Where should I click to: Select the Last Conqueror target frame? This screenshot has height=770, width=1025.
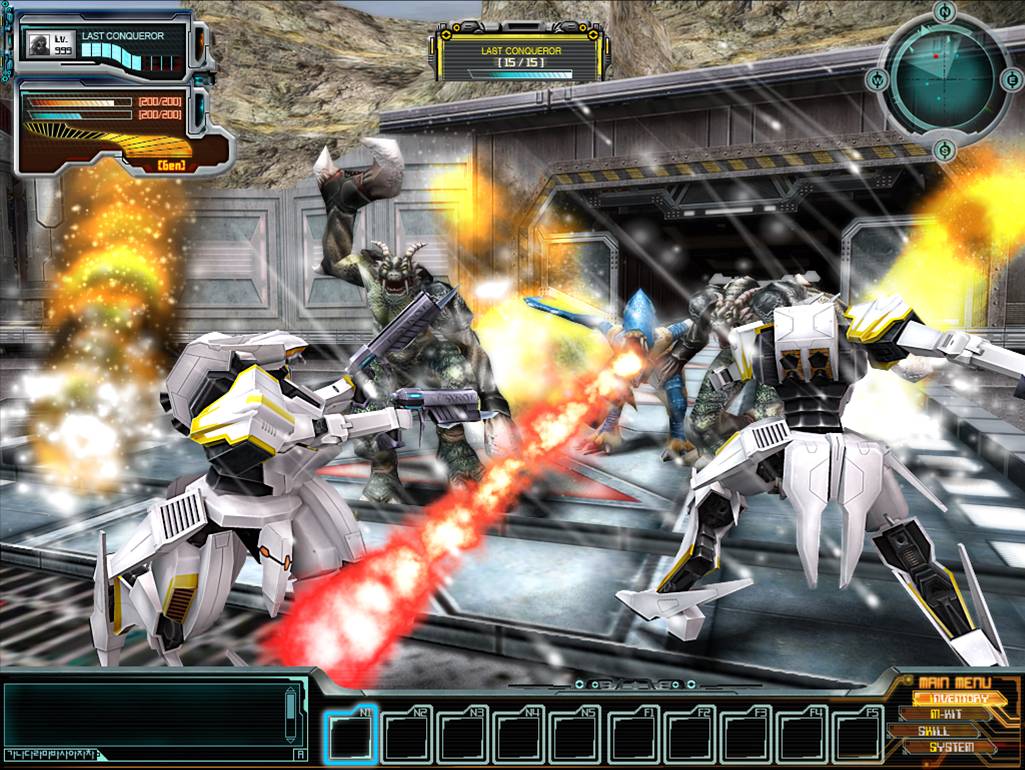pos(519,57)
